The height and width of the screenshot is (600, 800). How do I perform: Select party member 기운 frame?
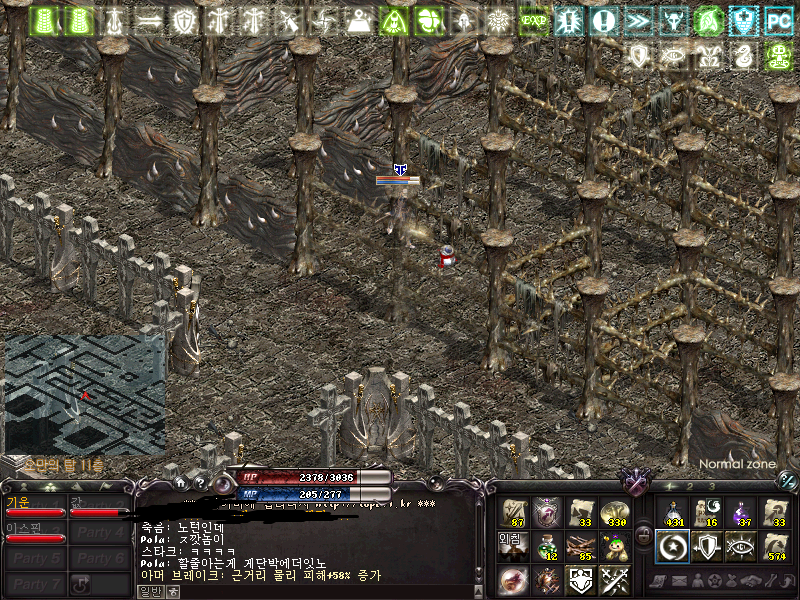(x=35, y=506)
